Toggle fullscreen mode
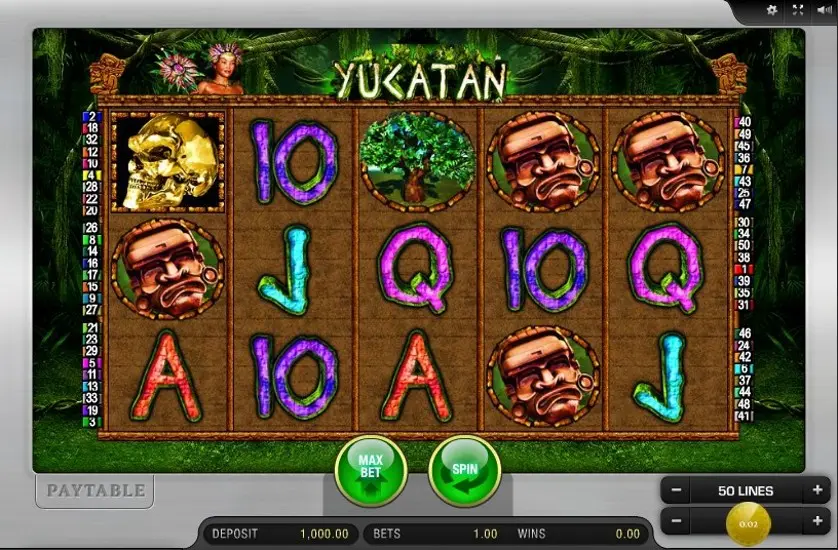 [797, 10]
